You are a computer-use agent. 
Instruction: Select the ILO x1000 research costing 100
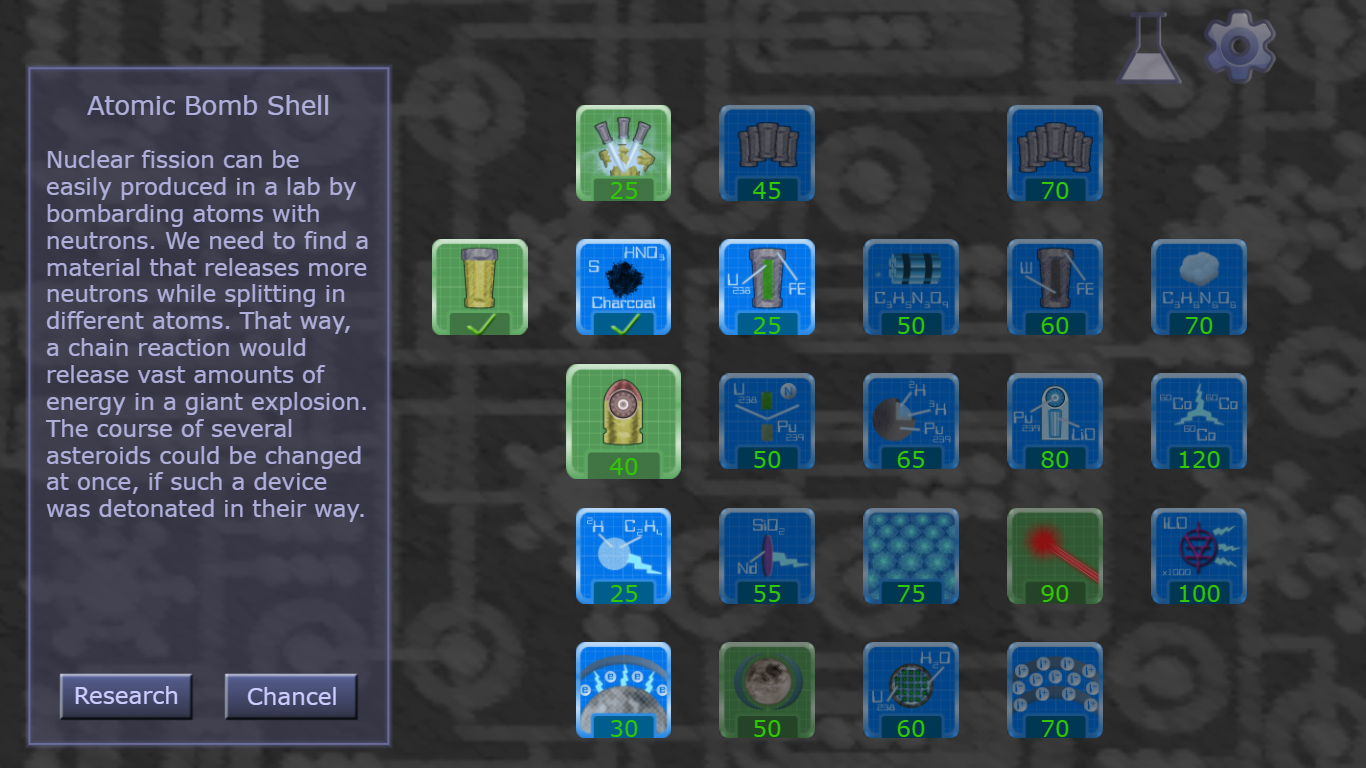(1198, 556)
